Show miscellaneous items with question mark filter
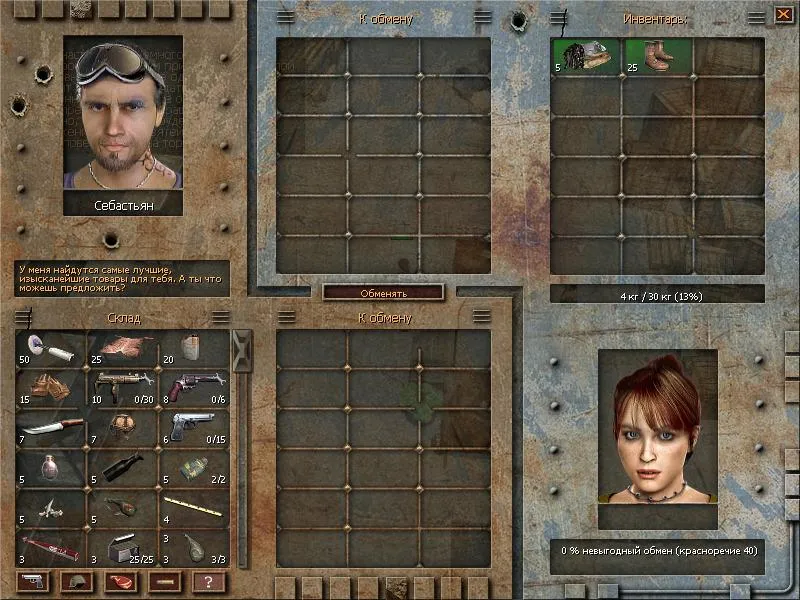Viewport: 800px width, 600px height. tap(208, 581)
